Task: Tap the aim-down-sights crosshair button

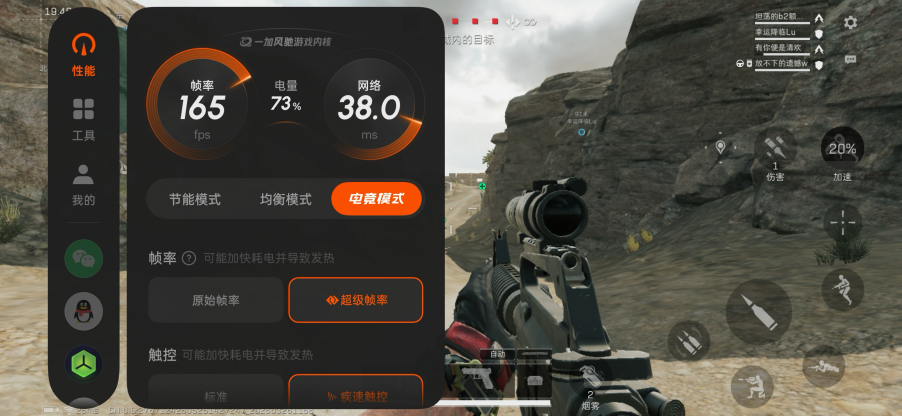Action: coord(842,222)
